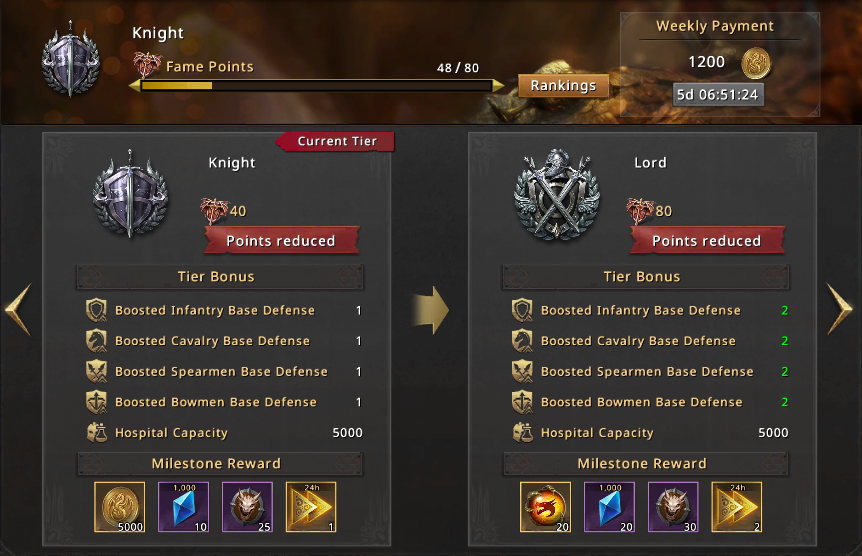The width and height of the screenshot is (862, 556).
Task: Select the Knight tier blue crystal reward
Action: pyautogui.click(x=183, y=507)
